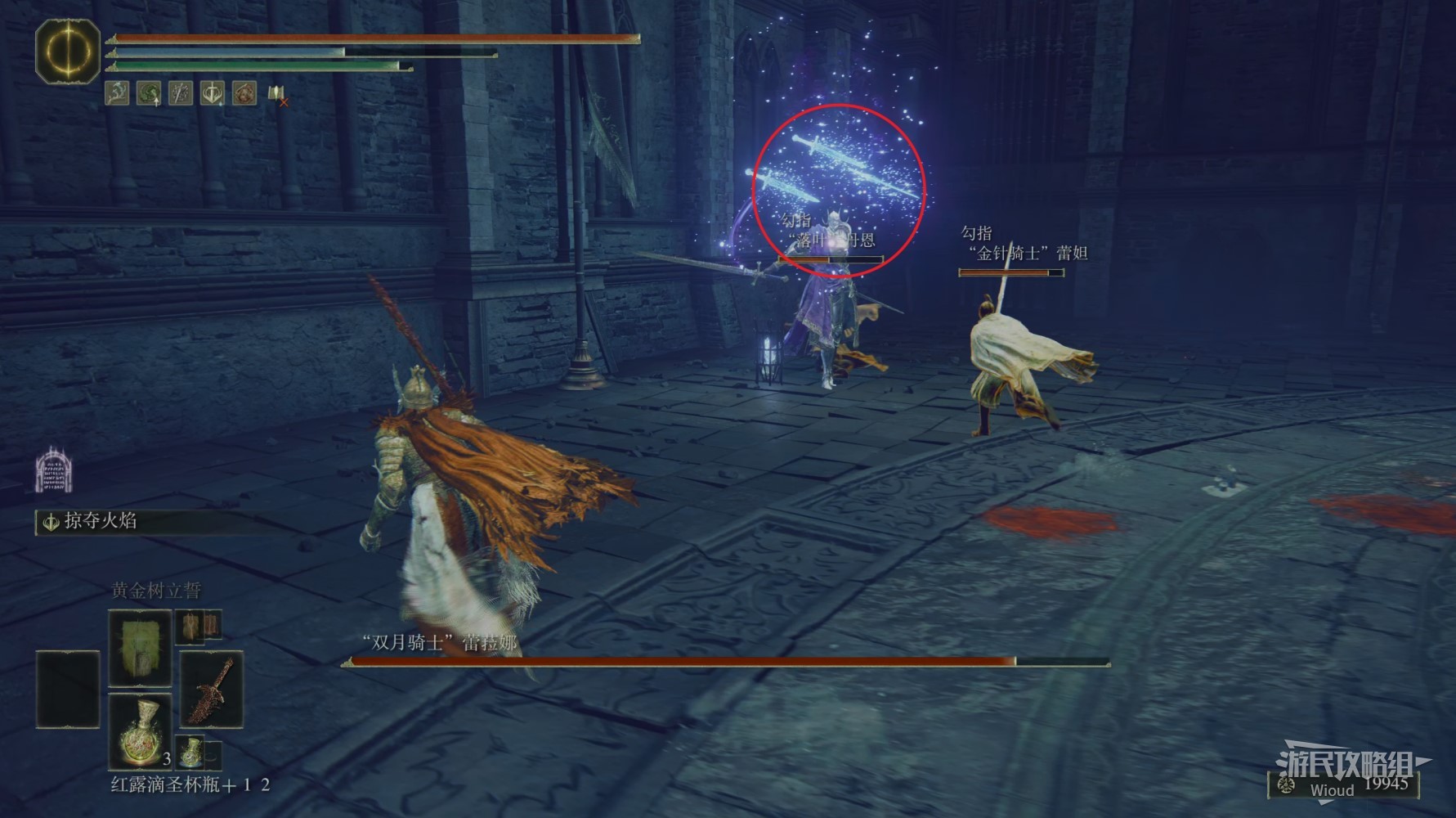Click the small next-flask preview slot
The height and width of the screenshot is (818, 1456).
coord(198,751)
